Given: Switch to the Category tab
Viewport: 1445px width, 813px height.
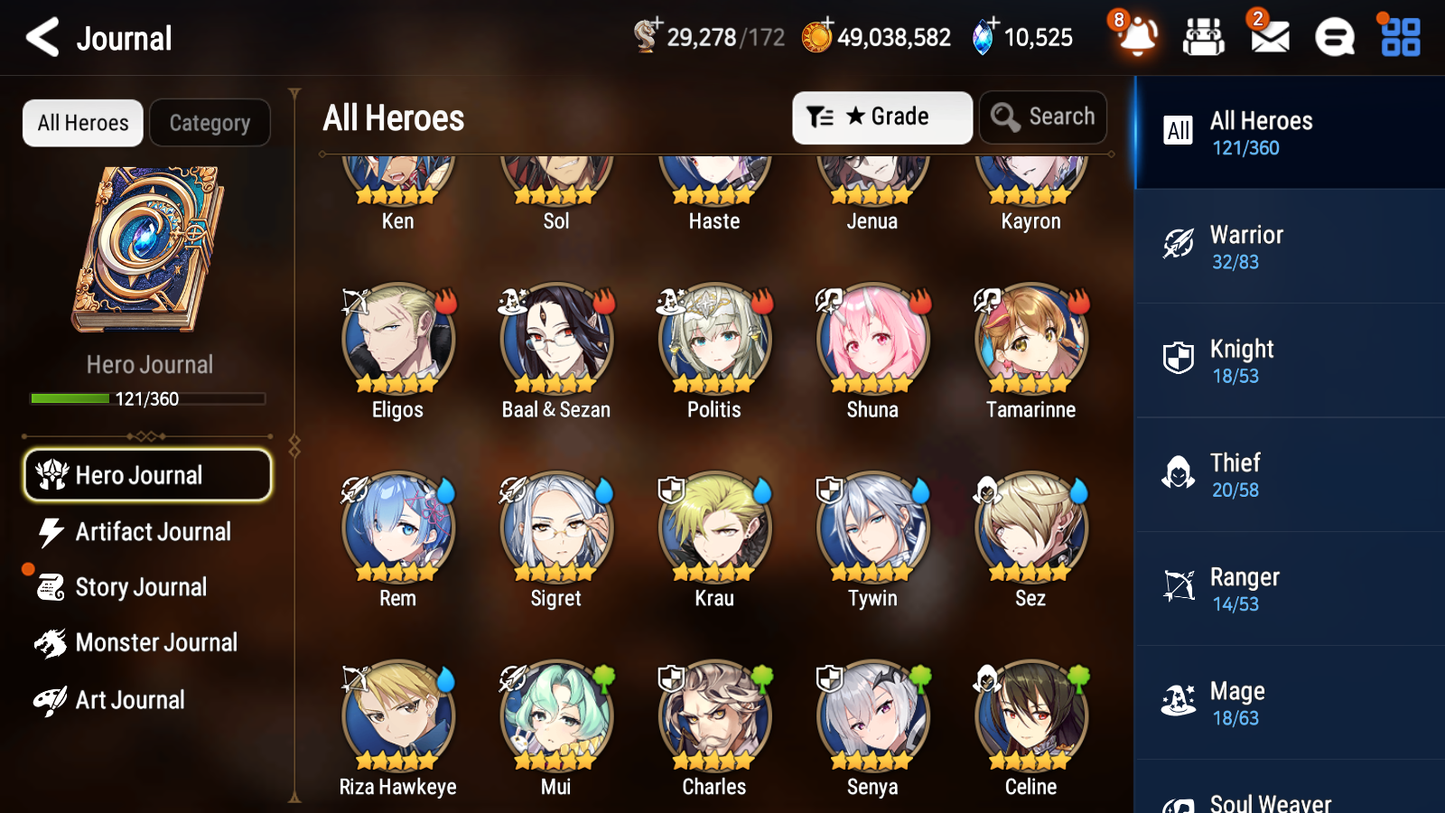Looking at the screenshot, I should 210,123.
